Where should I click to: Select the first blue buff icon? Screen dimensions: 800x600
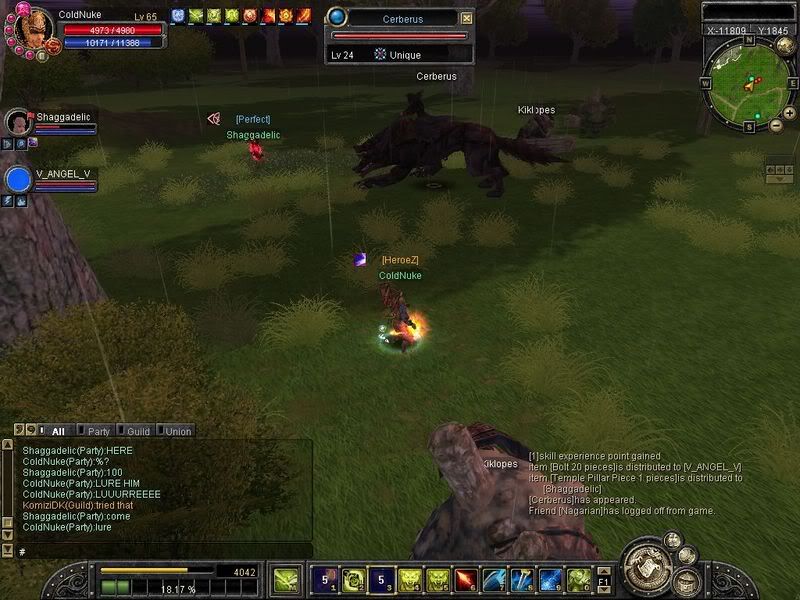178,16
